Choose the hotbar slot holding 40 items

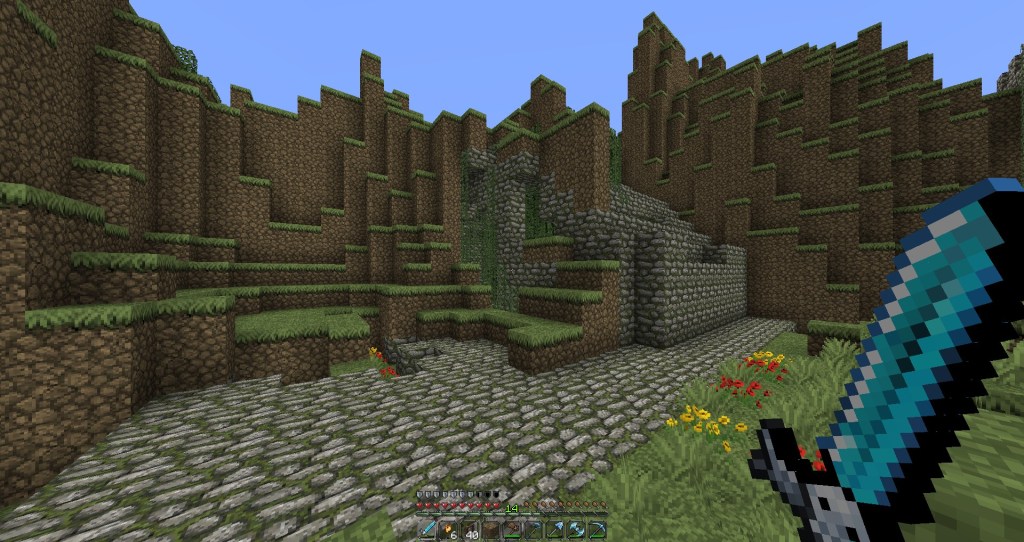click(x=470, y=530)
